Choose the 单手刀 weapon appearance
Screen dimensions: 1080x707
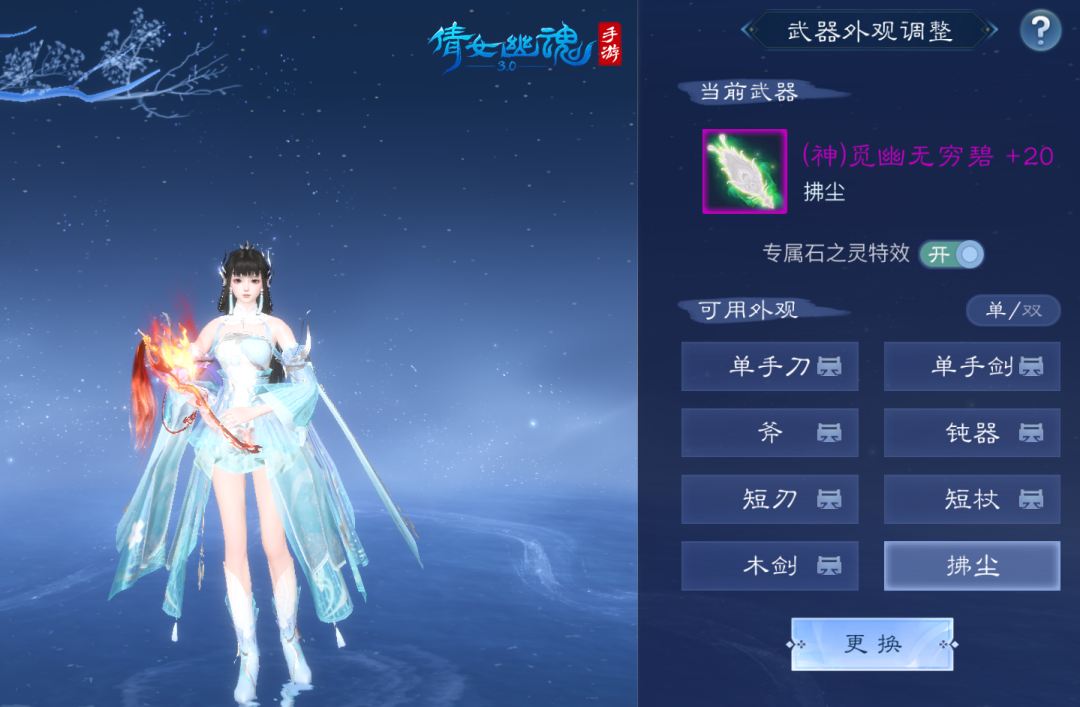[770, 367]
